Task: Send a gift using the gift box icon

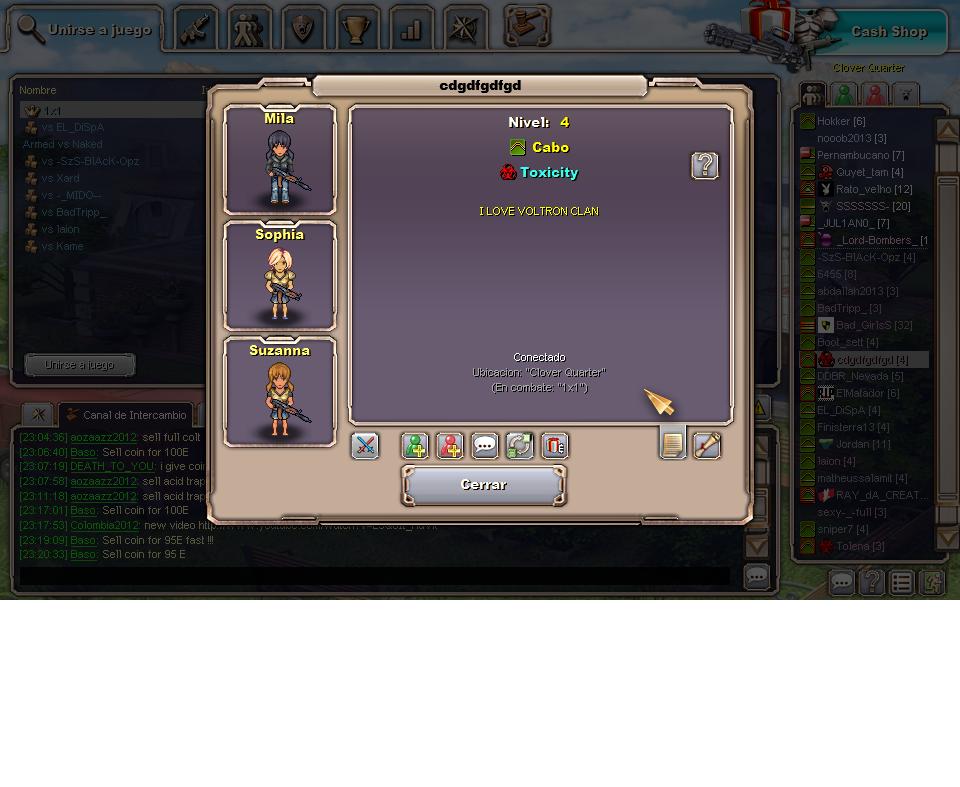Action: [554, 446]
